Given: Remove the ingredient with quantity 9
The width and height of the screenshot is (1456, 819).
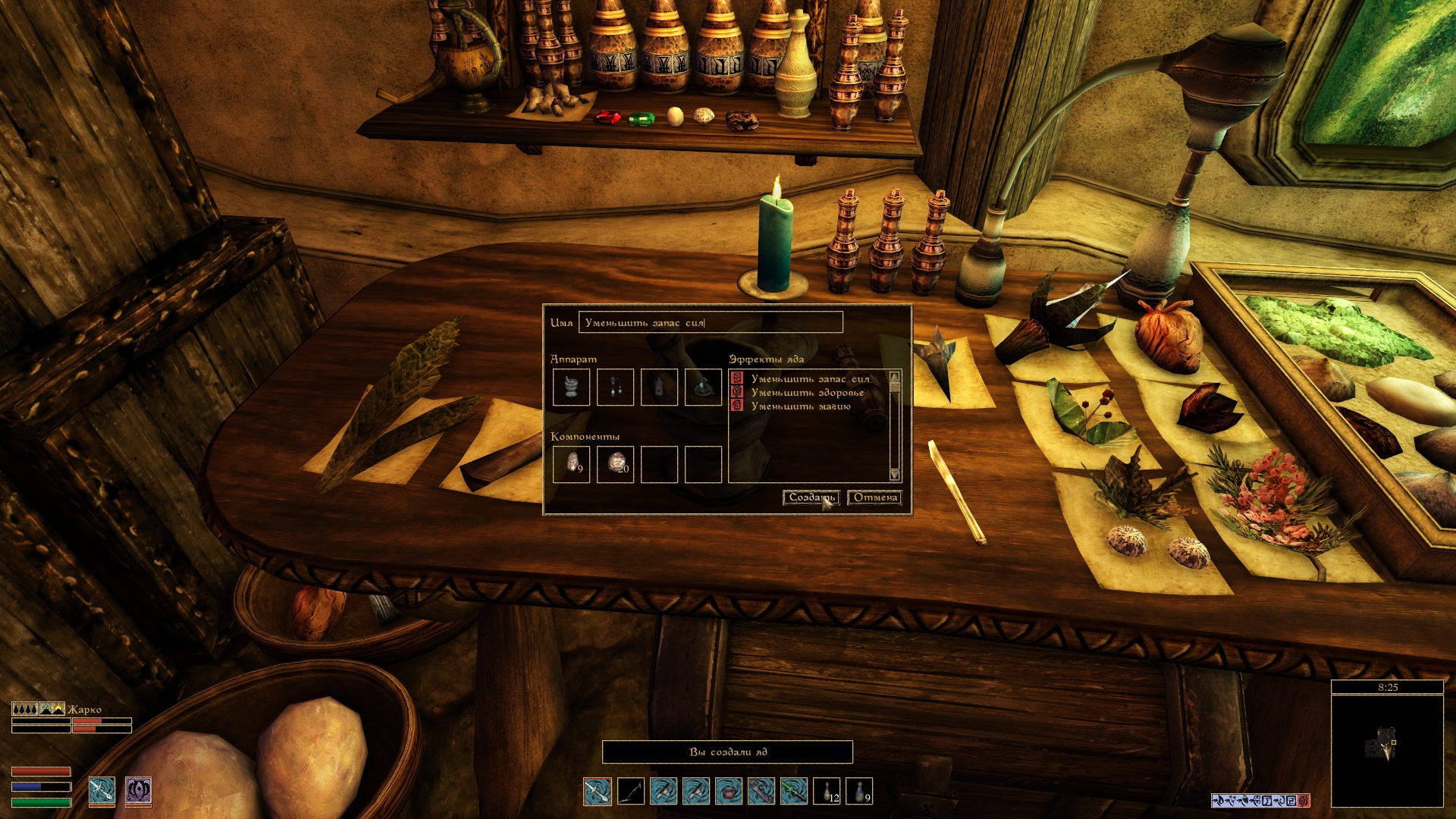Looking at the screenshot, I should (571, 464).
